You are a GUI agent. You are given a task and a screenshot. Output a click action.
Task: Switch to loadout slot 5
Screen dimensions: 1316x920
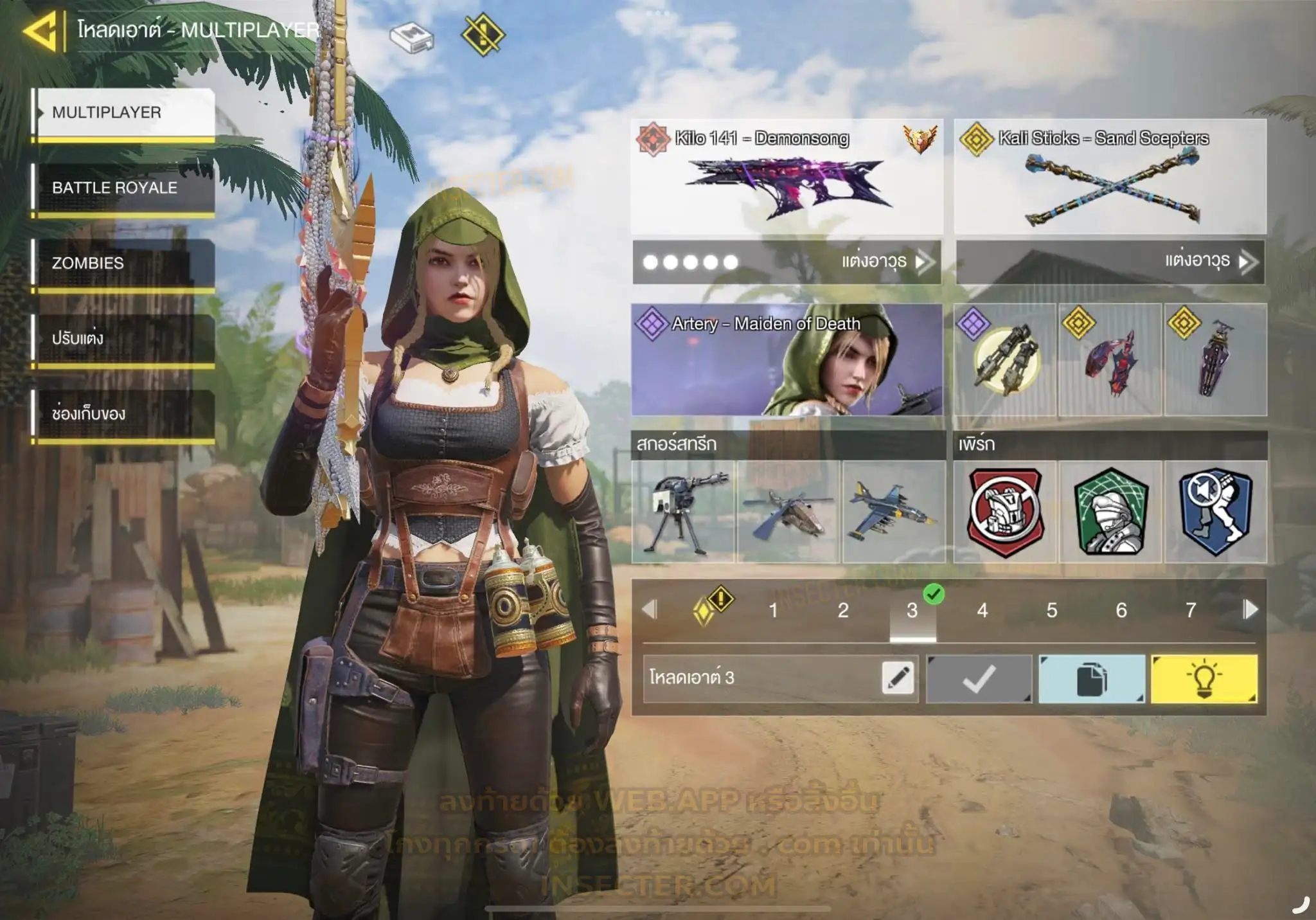point(1051,610)
